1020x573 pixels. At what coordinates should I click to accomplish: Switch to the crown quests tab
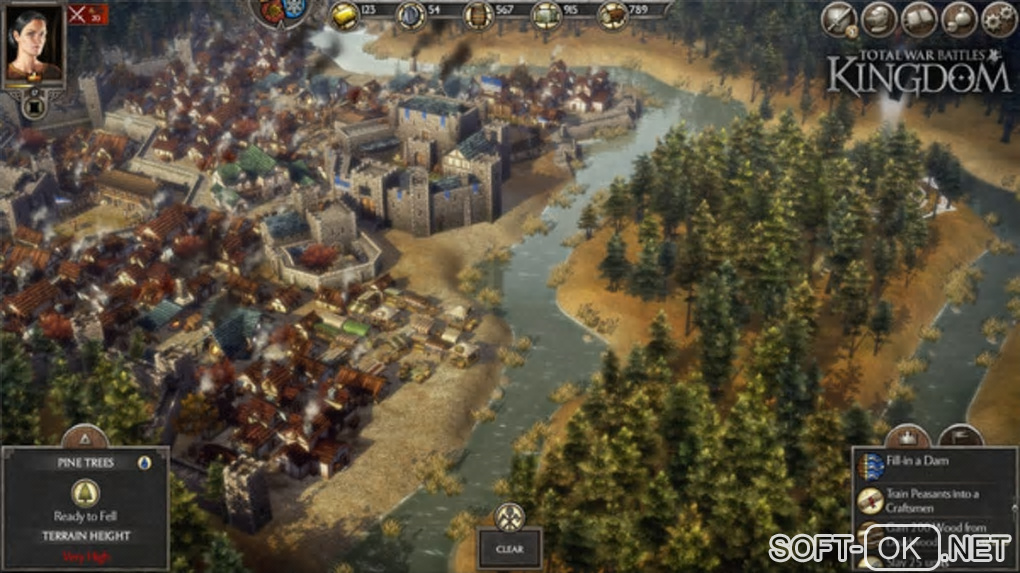[x=908, y=437]
